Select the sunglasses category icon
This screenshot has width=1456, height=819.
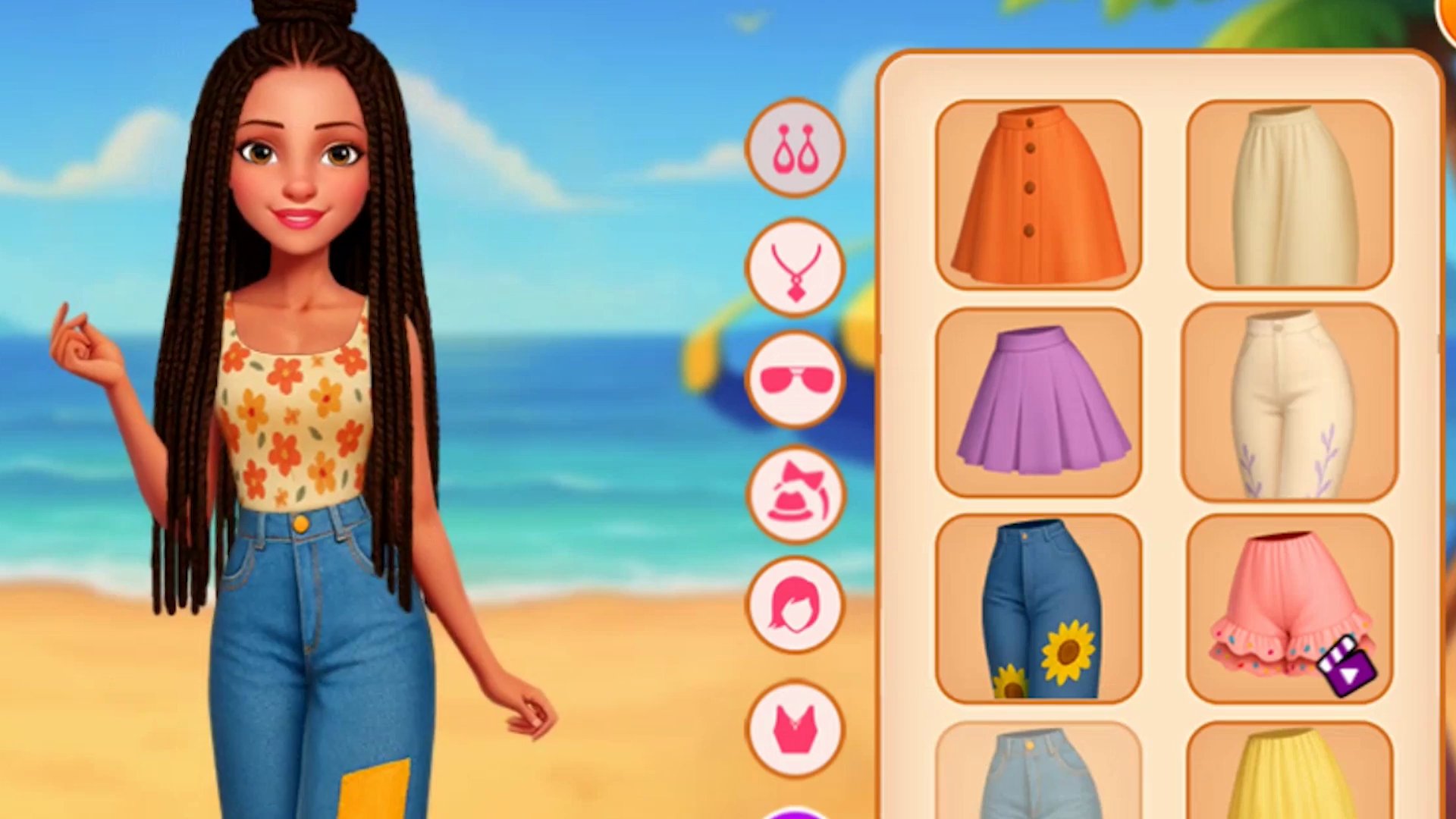[x=793, y=381]
